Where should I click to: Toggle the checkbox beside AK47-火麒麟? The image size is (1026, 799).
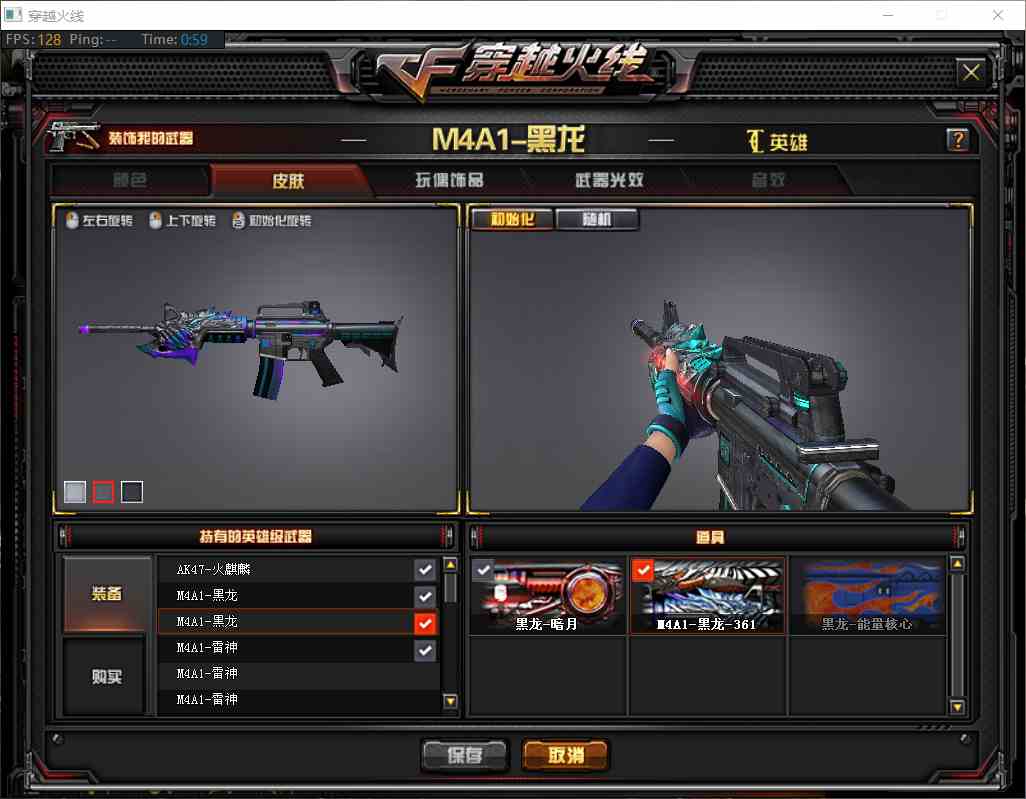(x=425, y=569)
